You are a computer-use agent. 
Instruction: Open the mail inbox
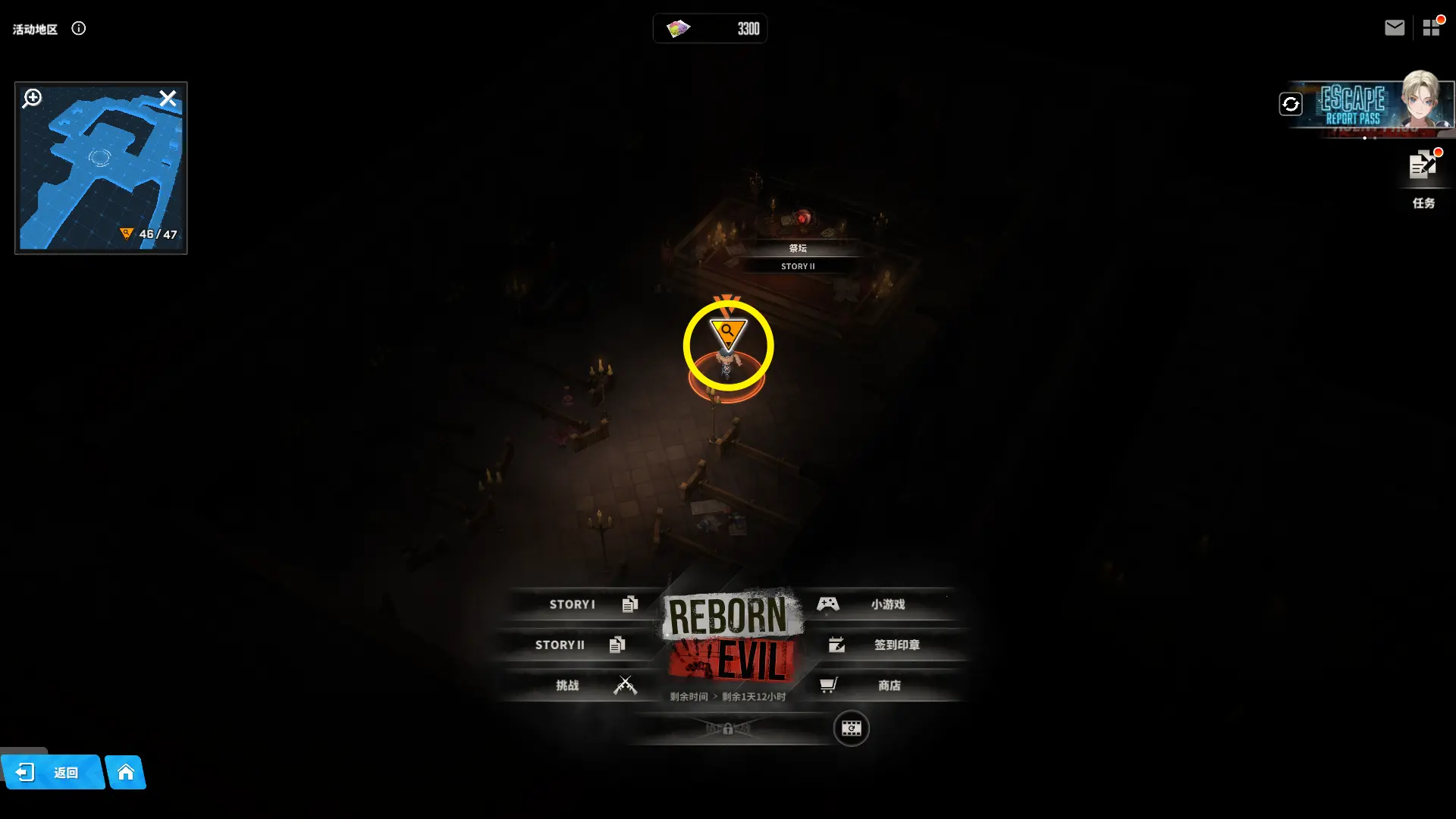pos(1395,28)
